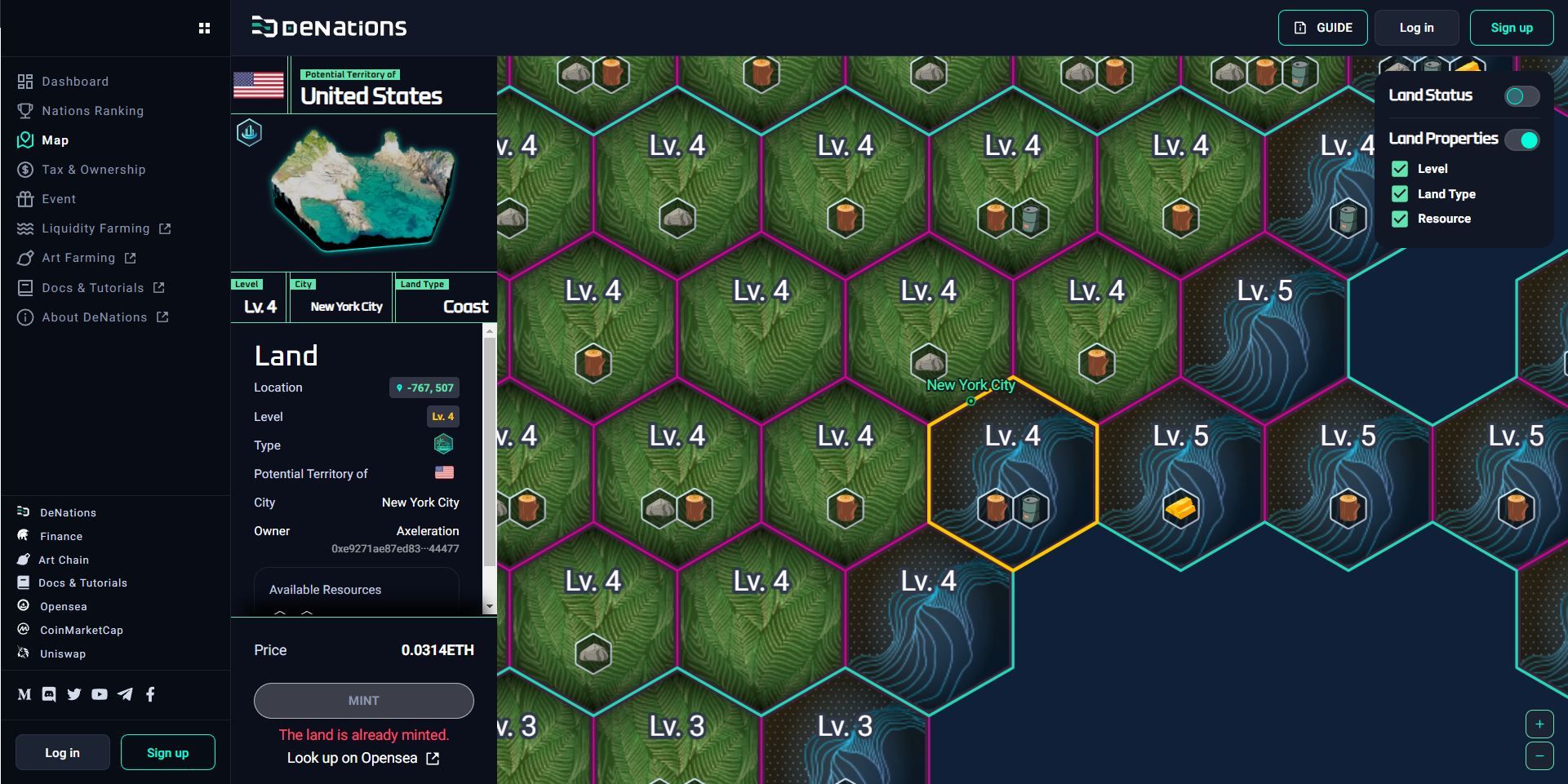Uncheck the Level checkbox

pos(1400,169)
